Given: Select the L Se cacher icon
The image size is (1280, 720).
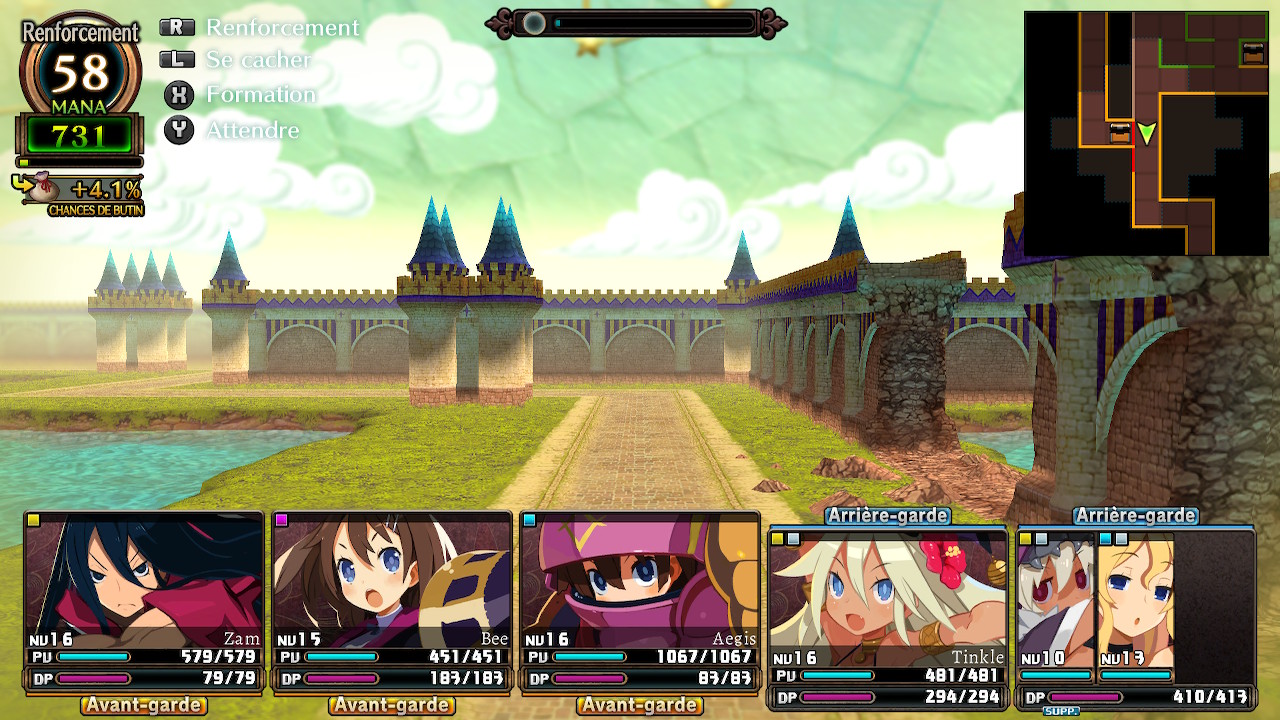Looking at the screenshot, I should point(178,60).
